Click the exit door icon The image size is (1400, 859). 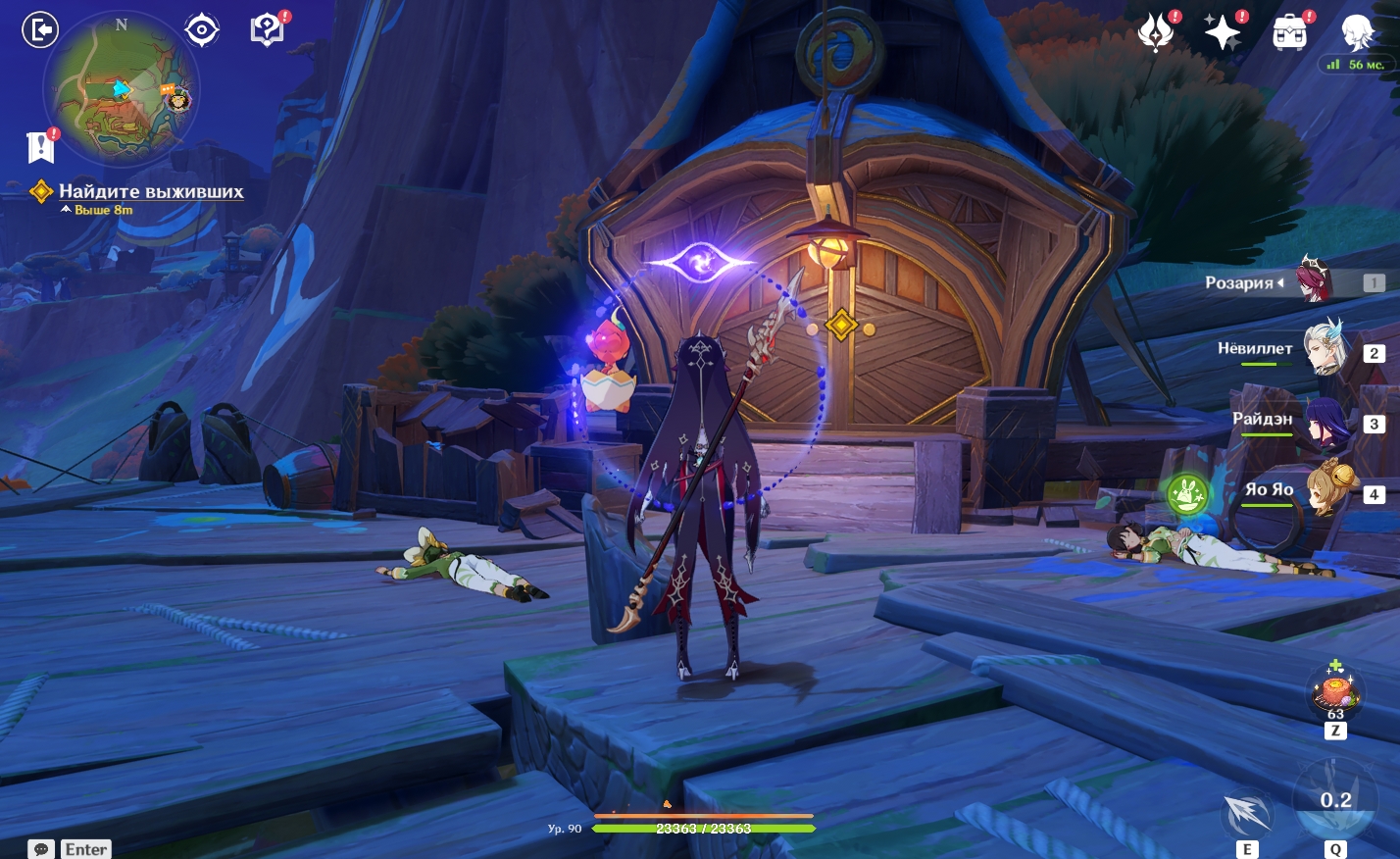click(x=40, y=30)
